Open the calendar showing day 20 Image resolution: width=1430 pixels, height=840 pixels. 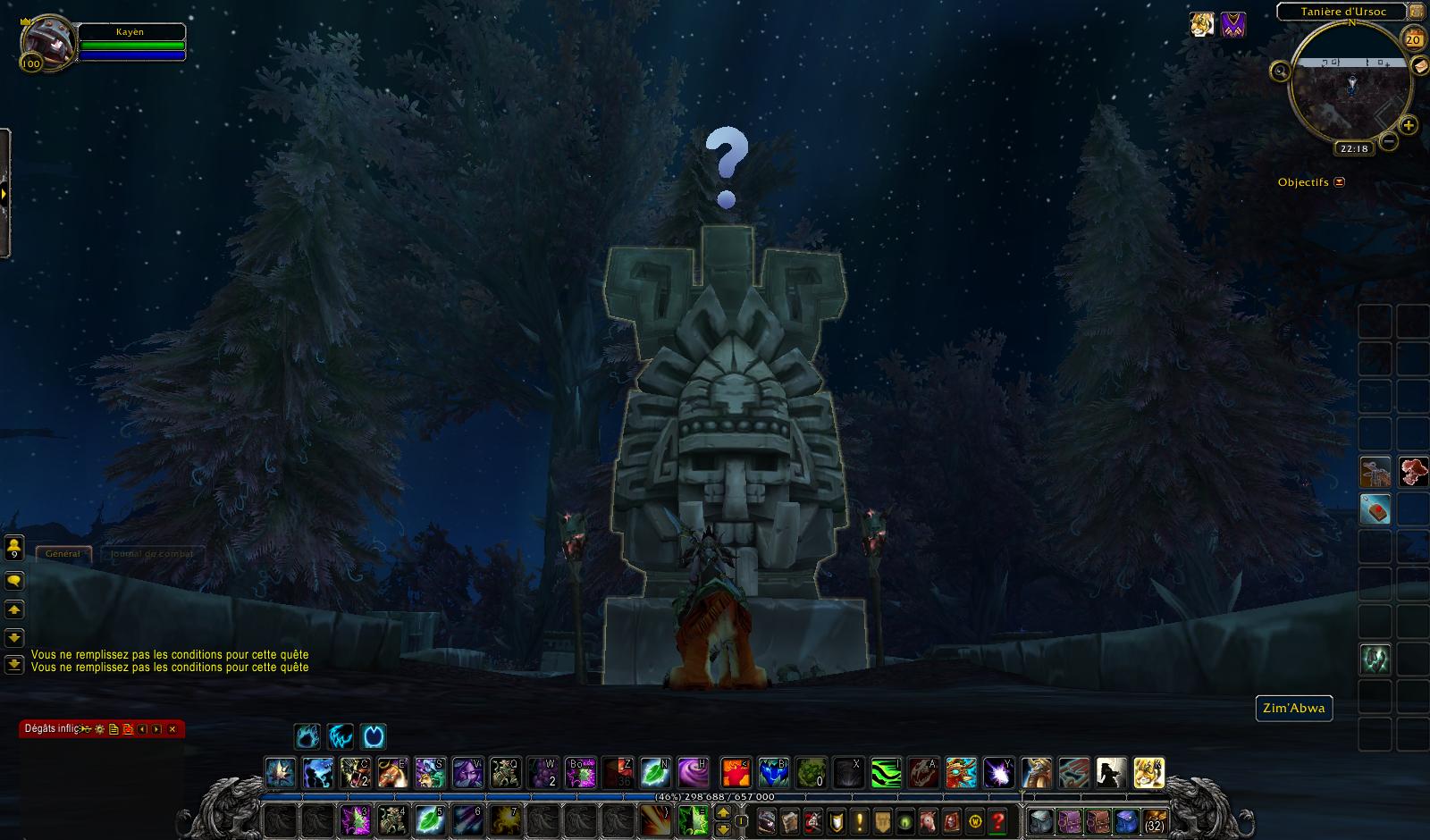pos(1413,39)
